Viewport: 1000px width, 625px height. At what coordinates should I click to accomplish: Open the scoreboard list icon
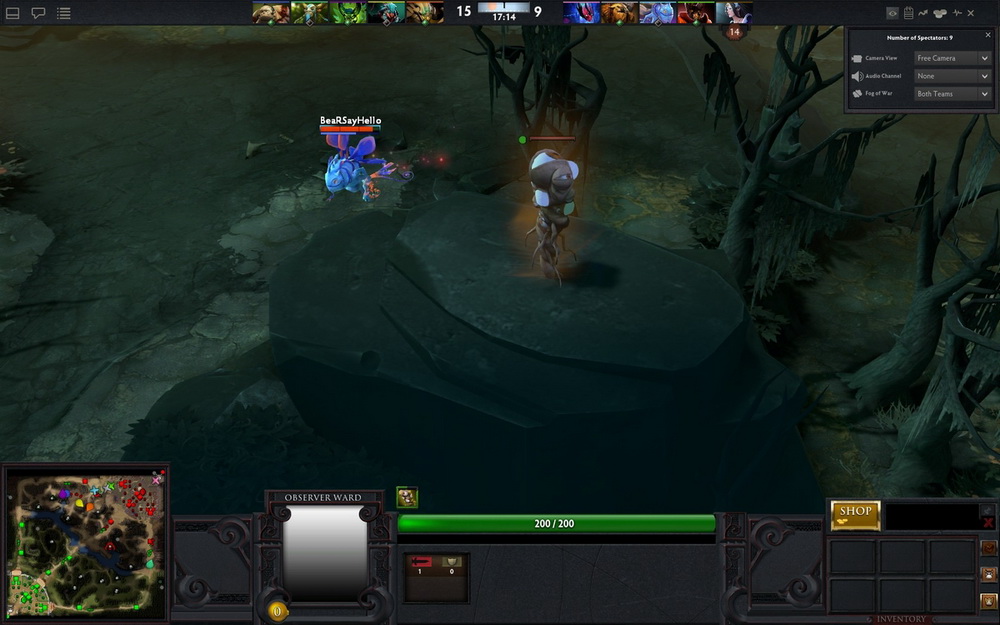pos(63,13)
